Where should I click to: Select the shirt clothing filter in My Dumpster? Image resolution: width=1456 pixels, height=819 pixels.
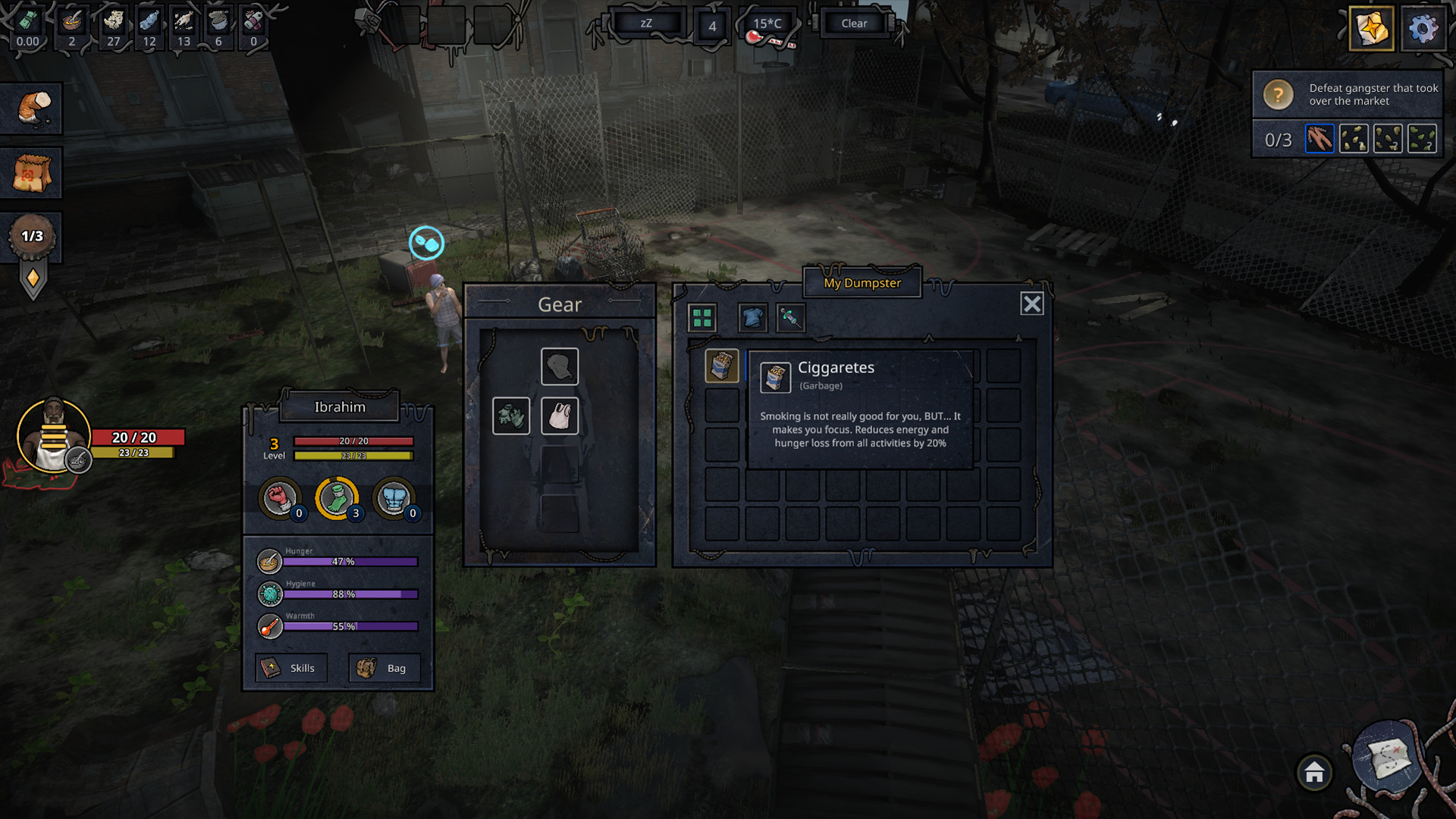pos(752,318)
